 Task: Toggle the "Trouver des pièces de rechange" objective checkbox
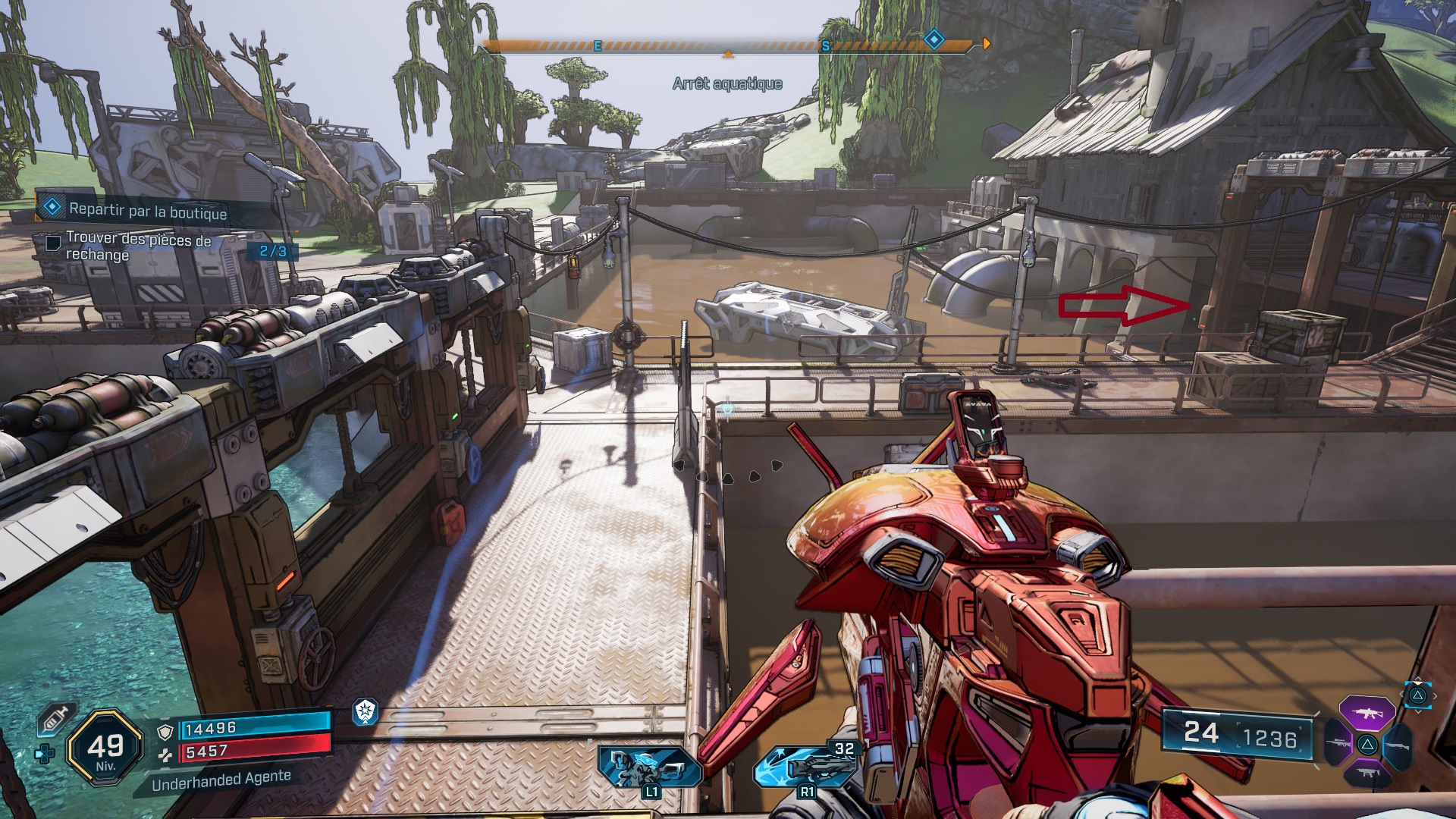pos(53,243)
